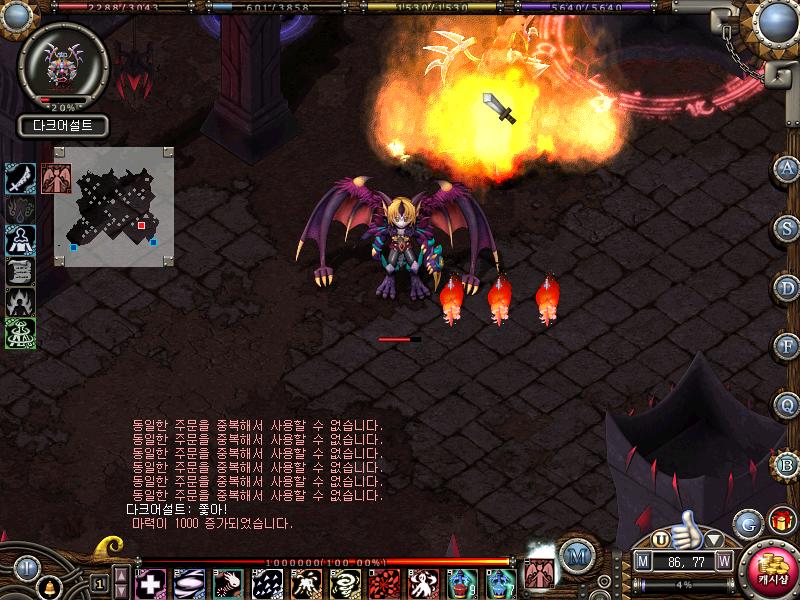
Task: Use the blue potion hotbar slot
Action: (x=461, y=582)
